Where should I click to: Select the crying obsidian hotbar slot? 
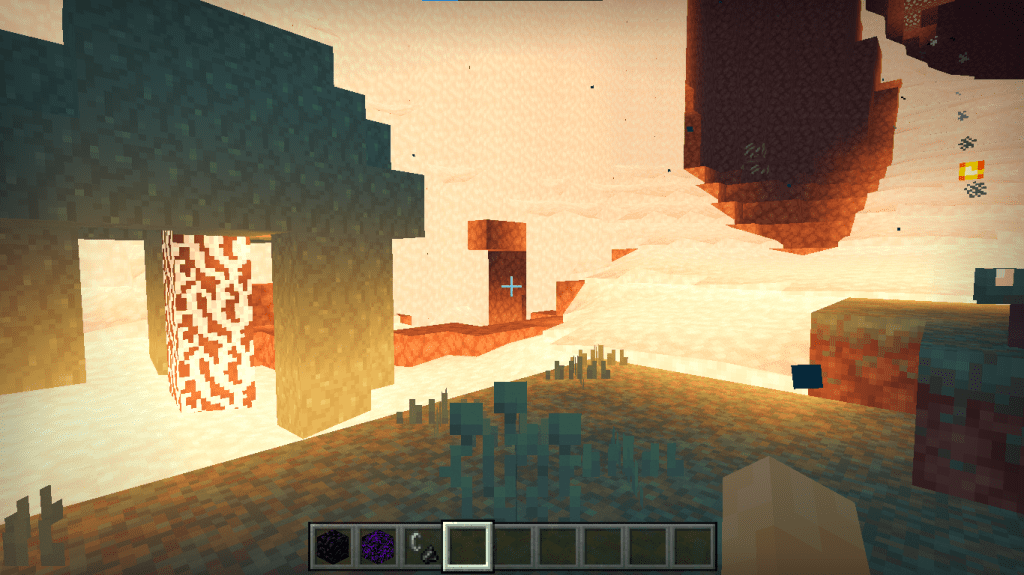click(x=377, y=546)
